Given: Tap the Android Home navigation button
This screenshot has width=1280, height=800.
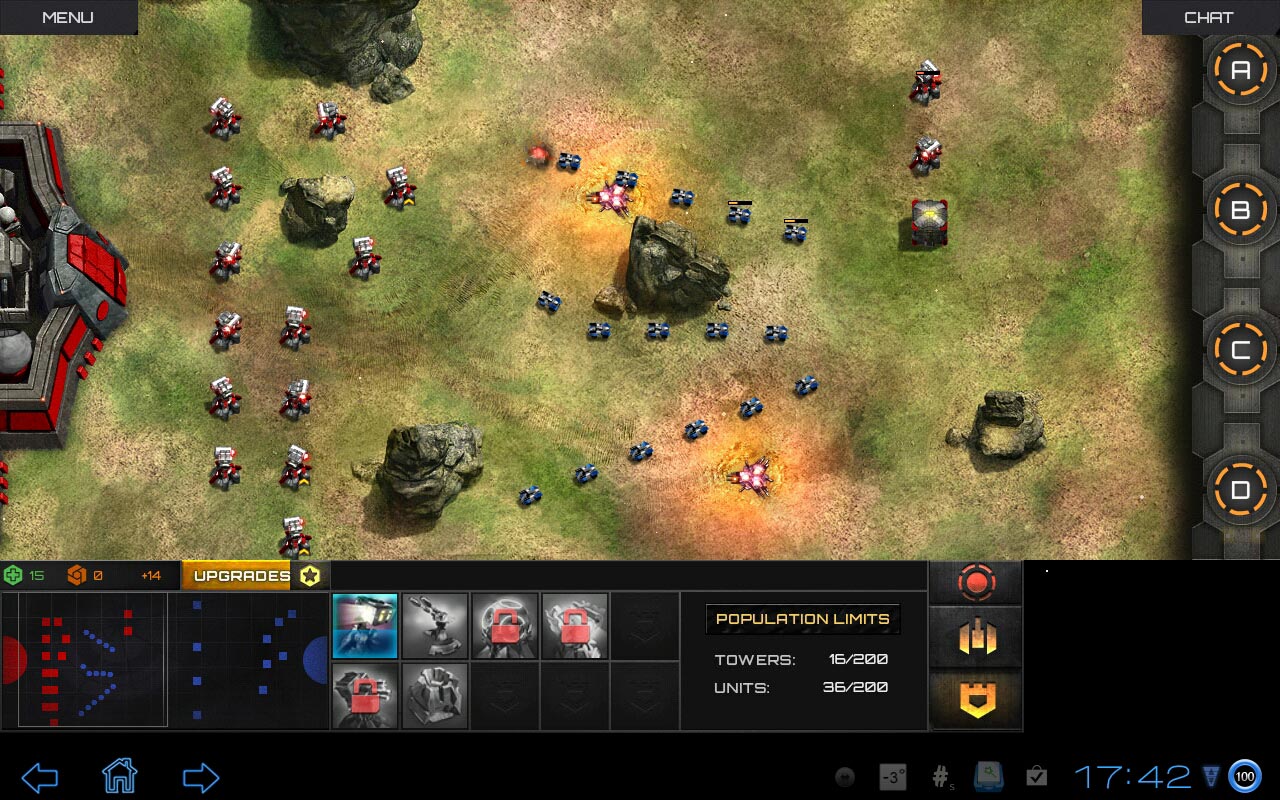Looking at the screenshot, I should [x=119, y=776].
